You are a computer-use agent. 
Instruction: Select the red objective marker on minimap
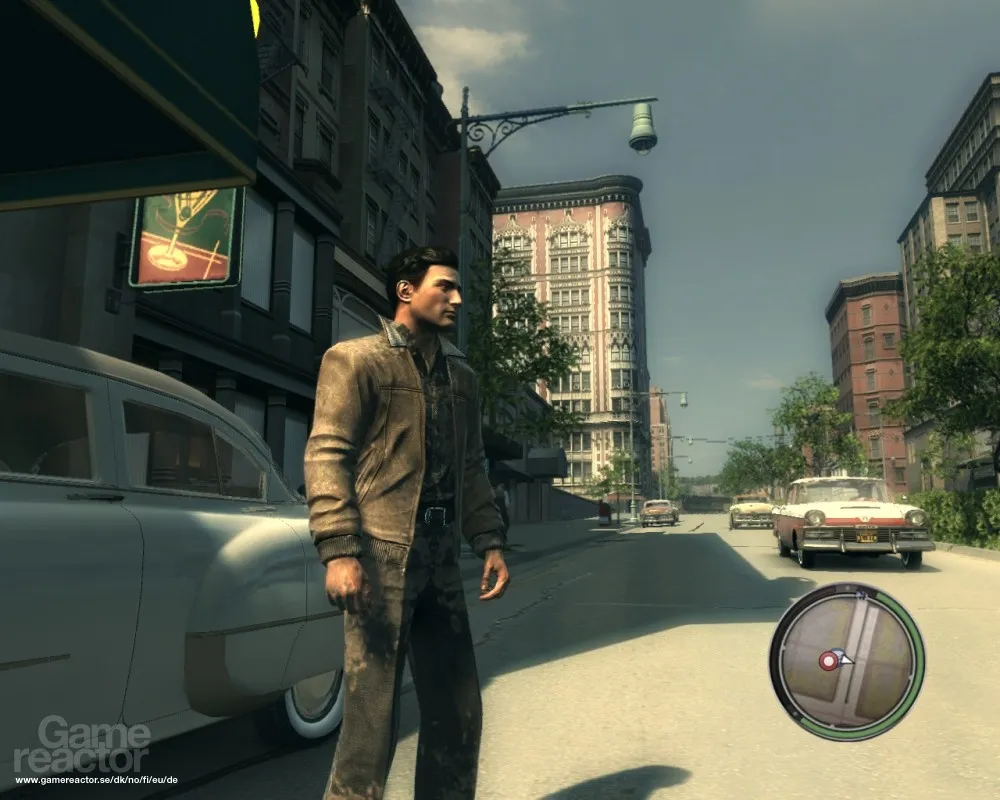pyautogui.click(x=828, y=660)
